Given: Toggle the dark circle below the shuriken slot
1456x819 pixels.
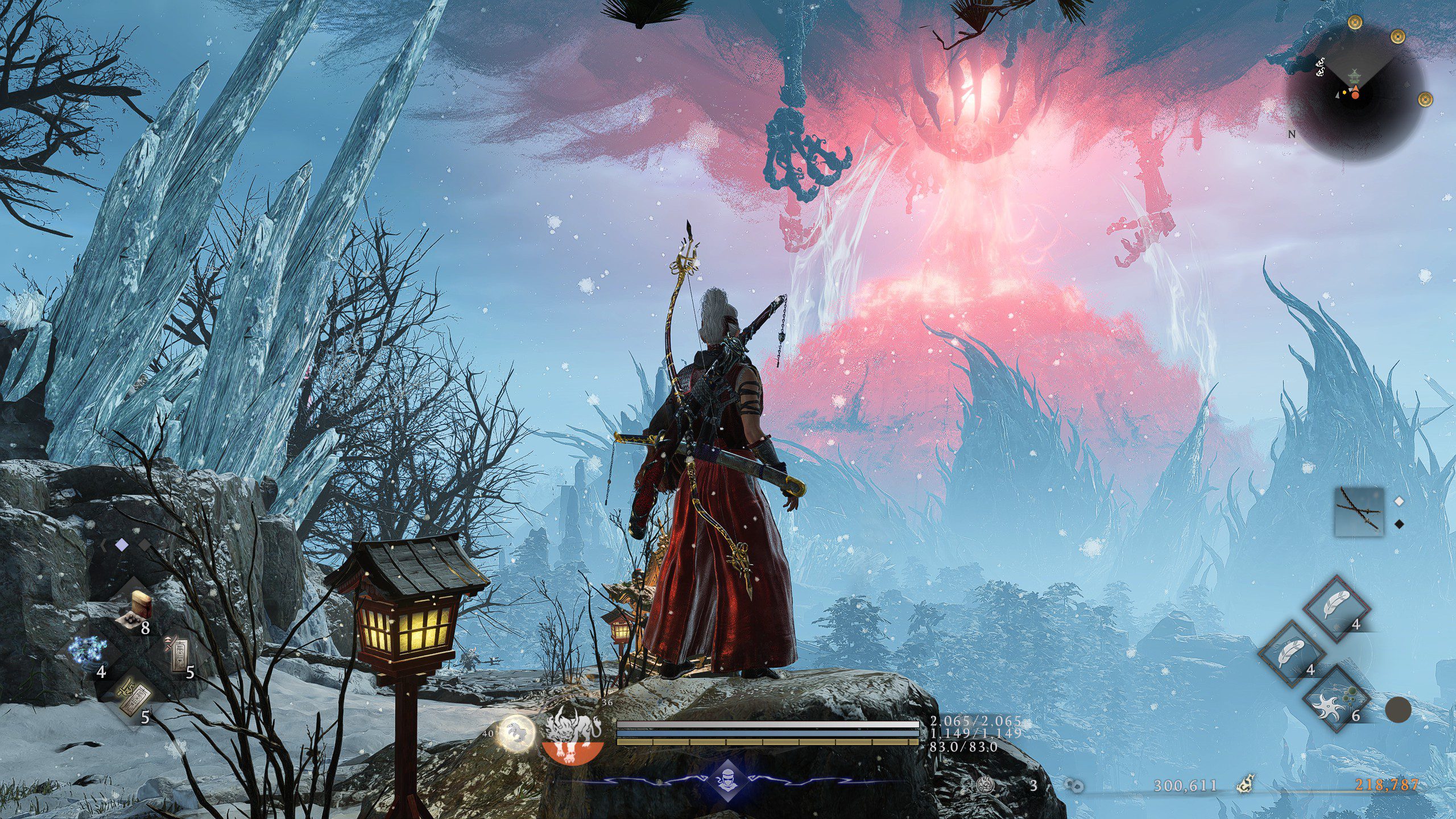Looking at the screenshot, I should (x=1398, y=709).
